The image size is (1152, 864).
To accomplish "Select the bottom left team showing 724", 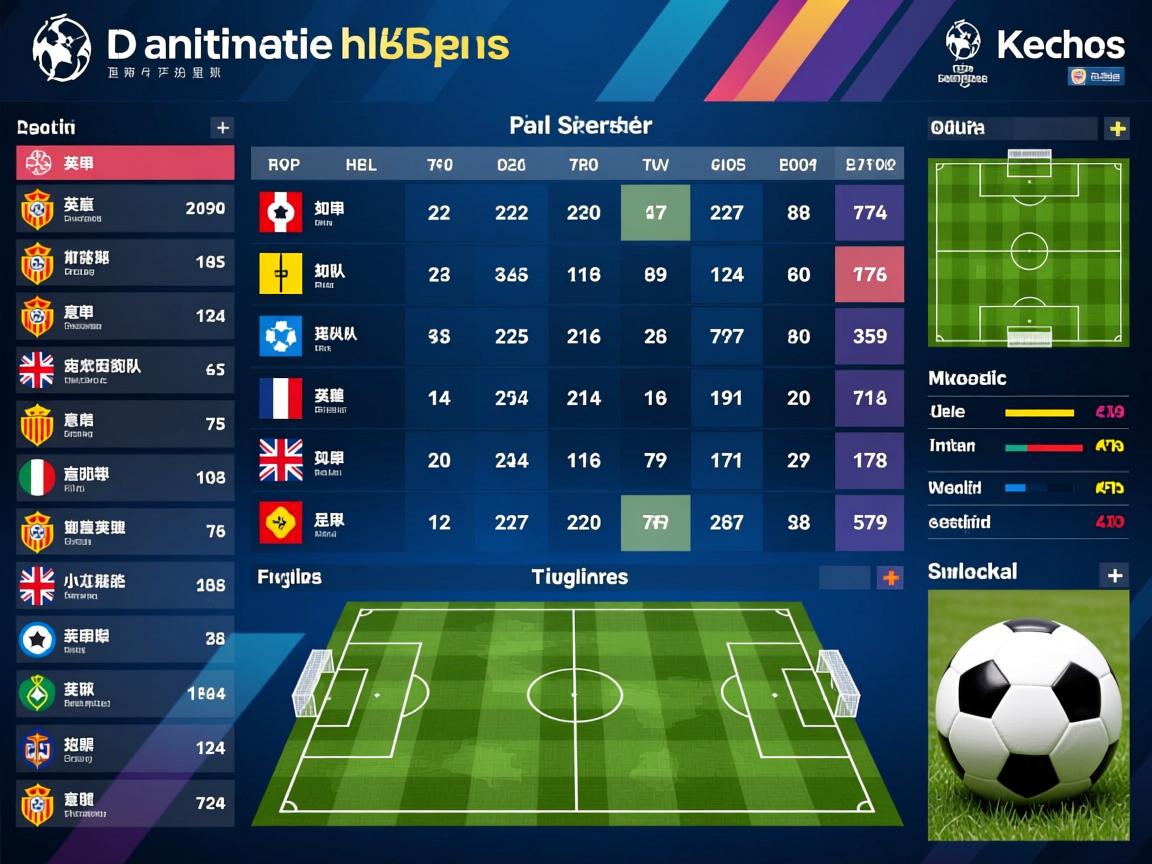I will click(x=125, y=803).
